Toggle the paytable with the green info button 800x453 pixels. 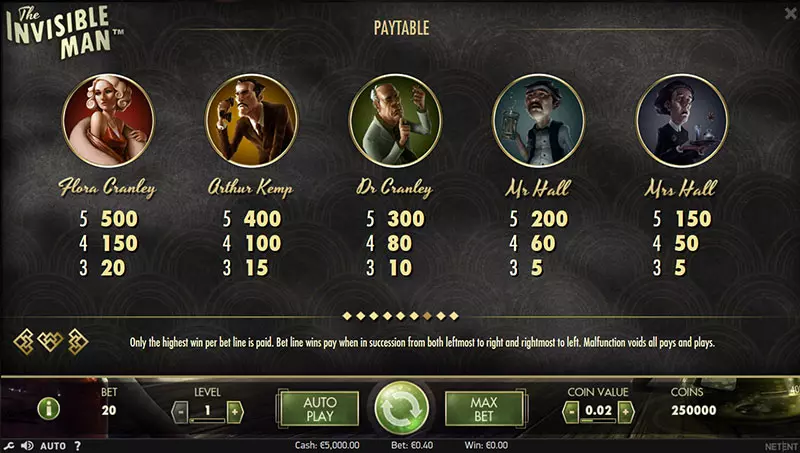click(x=47, y=408)
